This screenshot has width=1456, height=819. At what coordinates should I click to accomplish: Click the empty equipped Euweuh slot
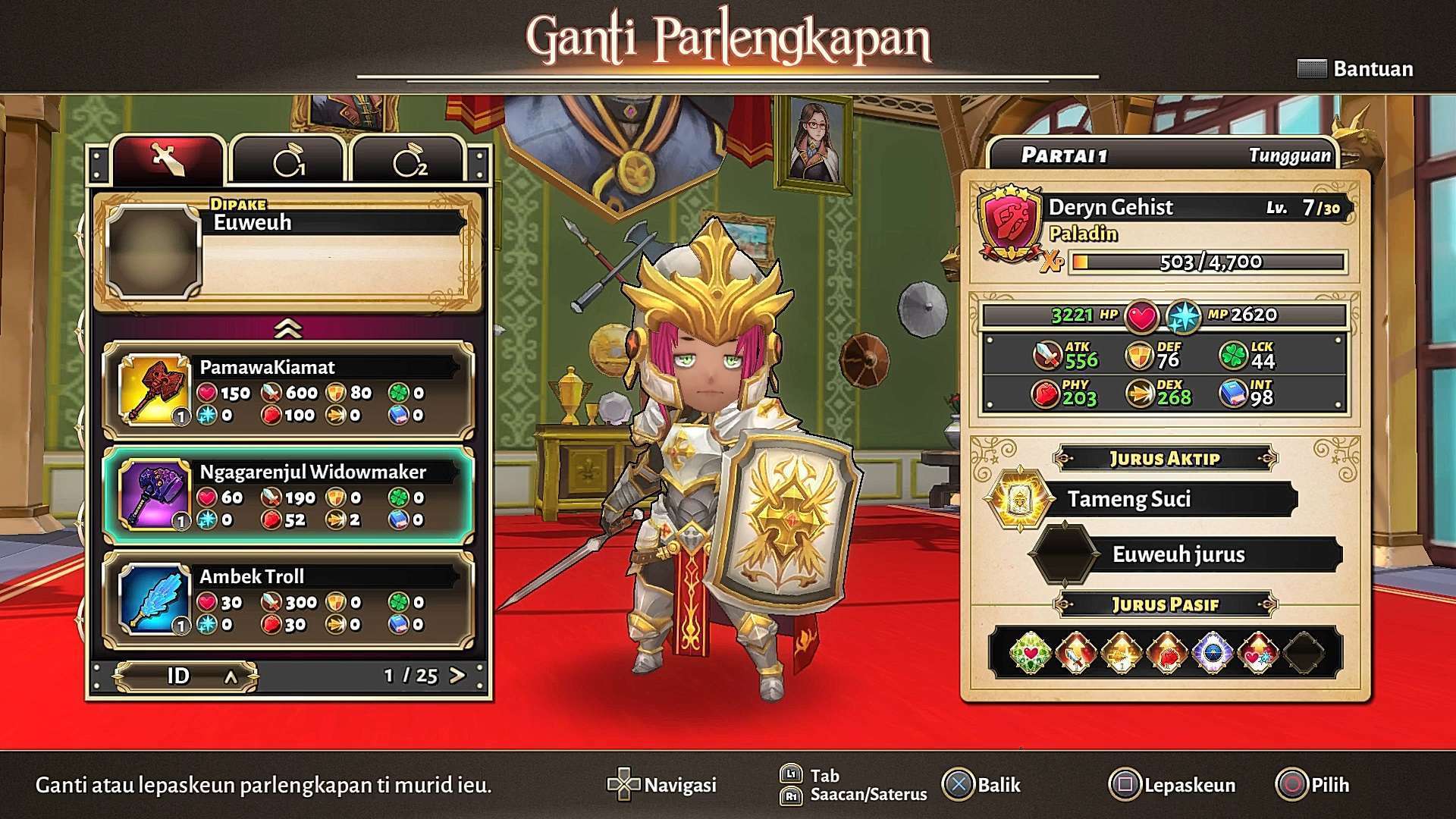click(x=288, y=251)
